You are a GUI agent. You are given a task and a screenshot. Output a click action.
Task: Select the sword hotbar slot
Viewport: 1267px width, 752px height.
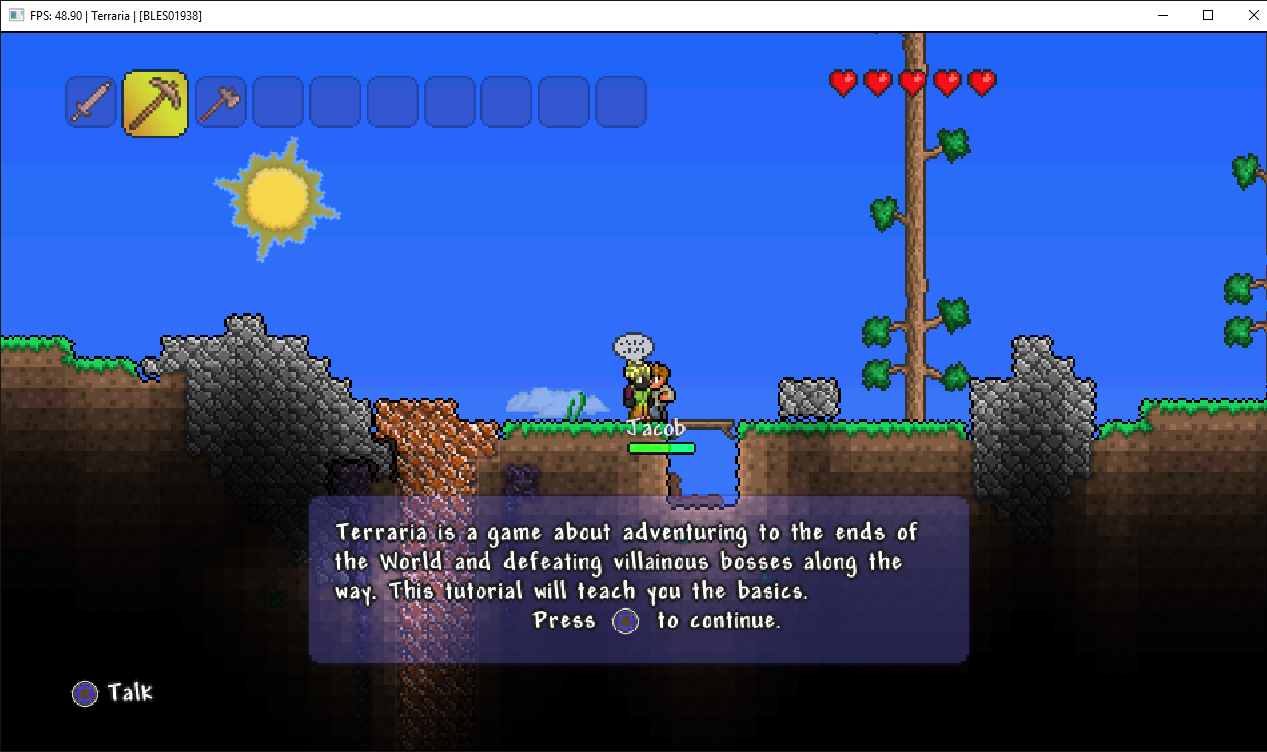(91, 102)
